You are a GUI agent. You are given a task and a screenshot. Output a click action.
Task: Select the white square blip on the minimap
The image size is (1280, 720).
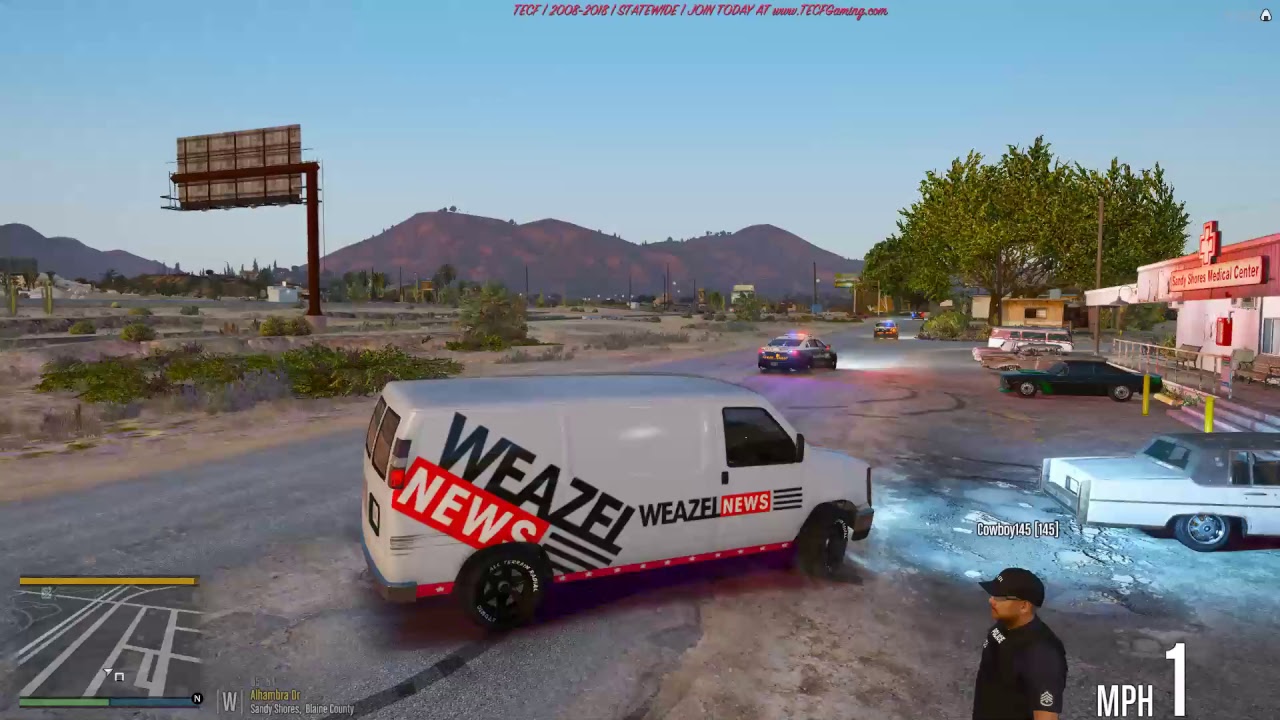click(x=119, y=677)
